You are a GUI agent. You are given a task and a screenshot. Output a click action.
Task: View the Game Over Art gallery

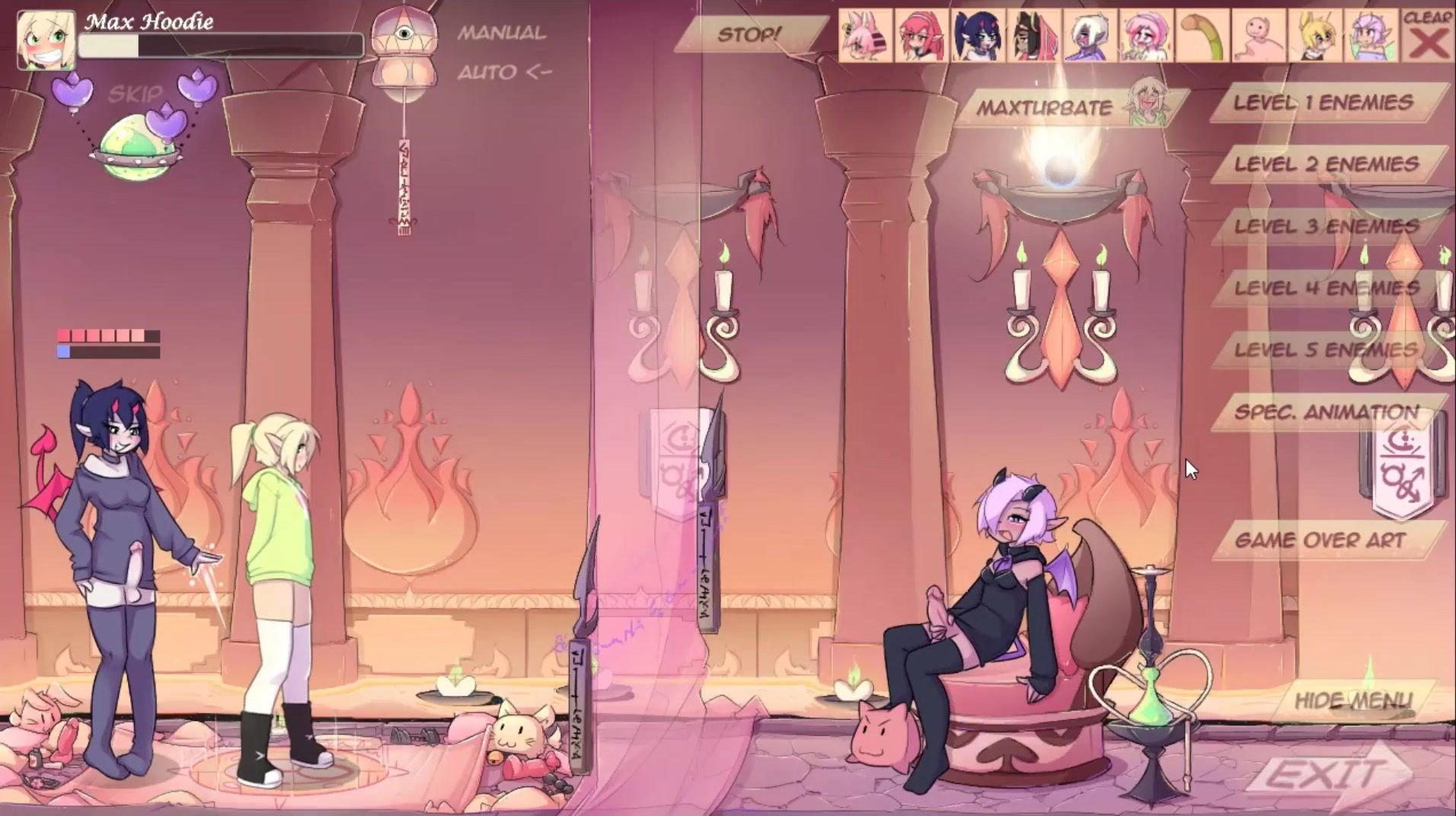[x=1320, y=540]
